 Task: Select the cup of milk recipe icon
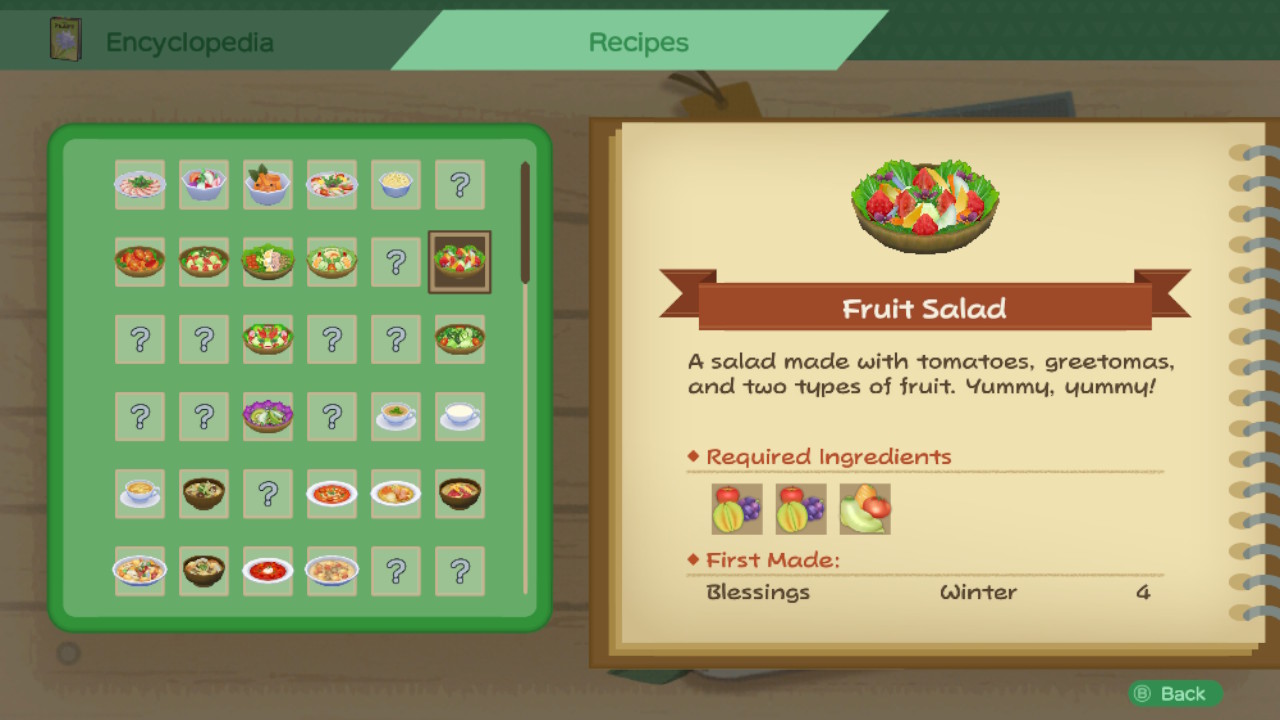tap(460, 416)
